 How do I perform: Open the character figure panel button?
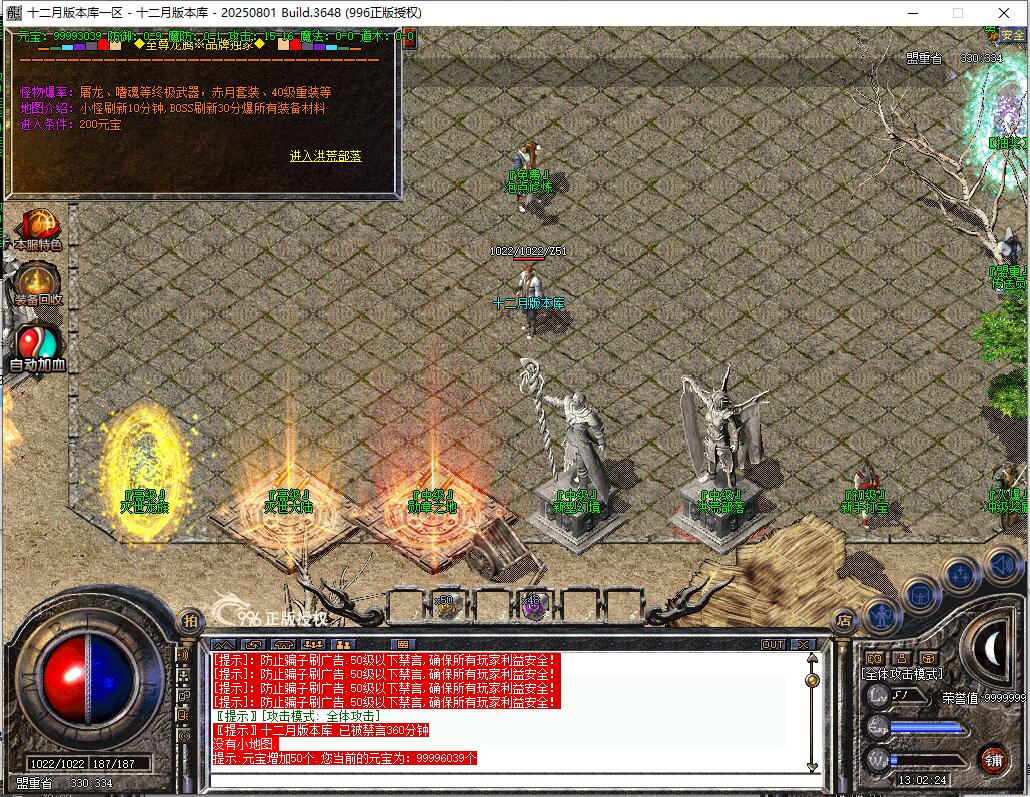pyautogui.click(x=883, y=615)
